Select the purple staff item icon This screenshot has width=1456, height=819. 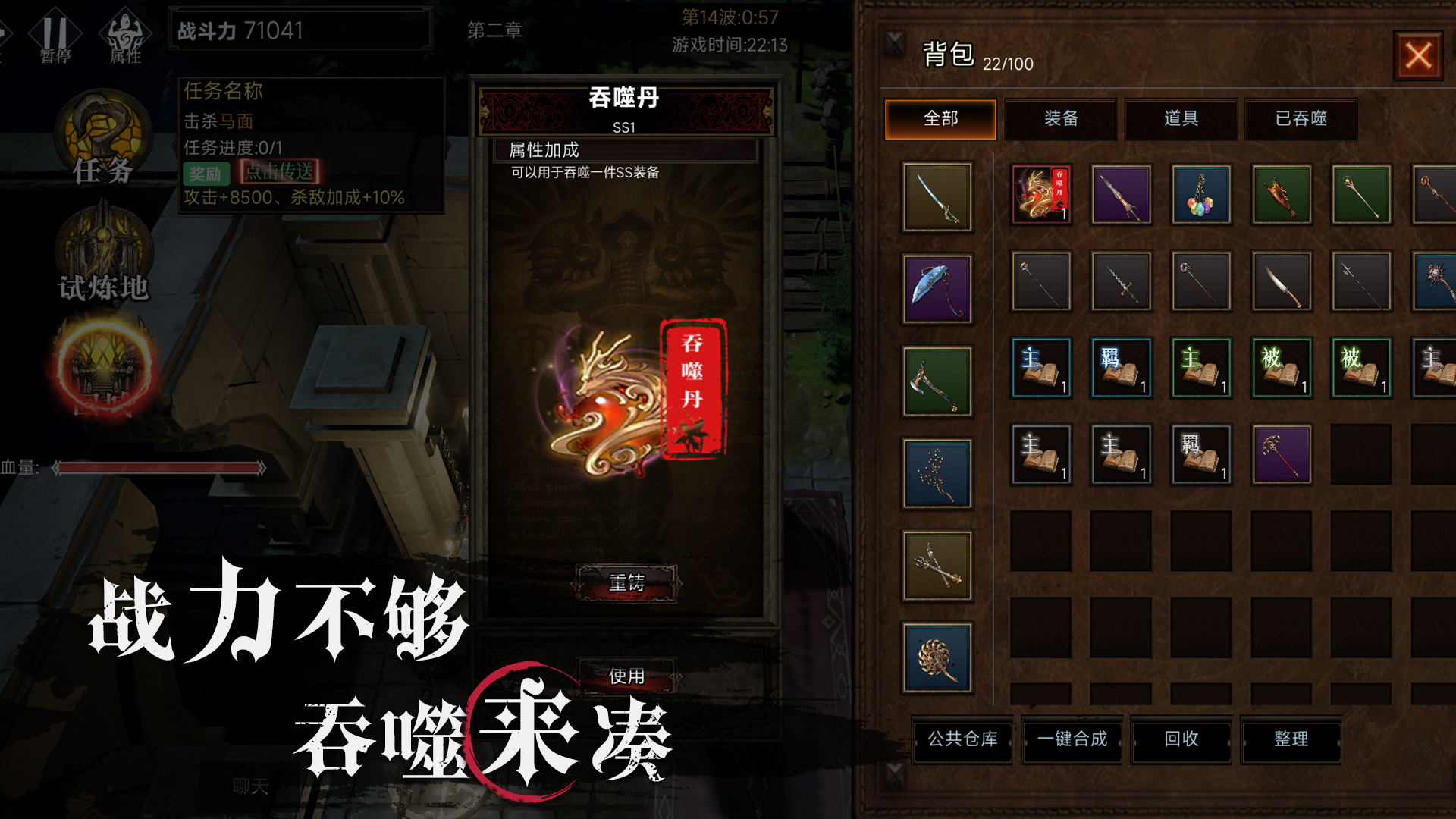[1282, 455]
